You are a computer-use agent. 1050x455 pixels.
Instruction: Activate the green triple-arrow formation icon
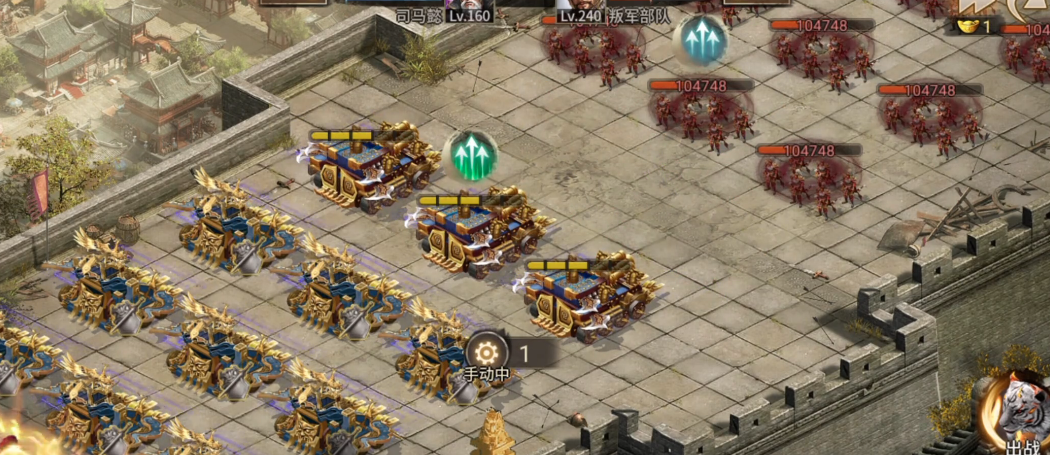471,155
